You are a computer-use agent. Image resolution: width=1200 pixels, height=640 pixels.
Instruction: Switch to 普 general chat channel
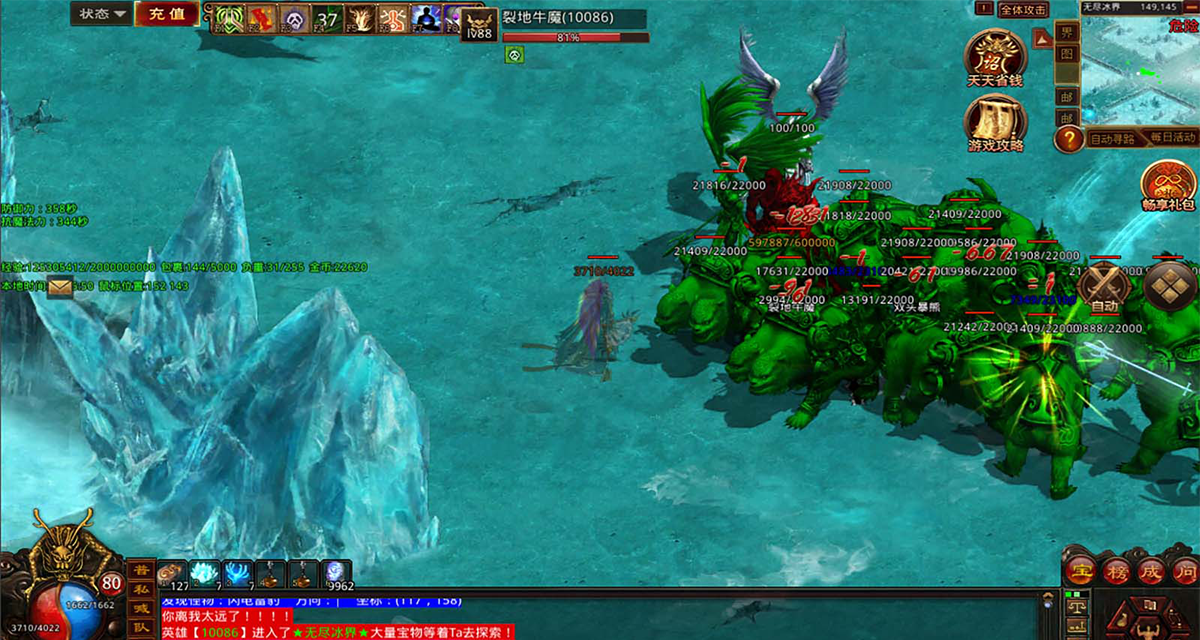tap(141, 570)
